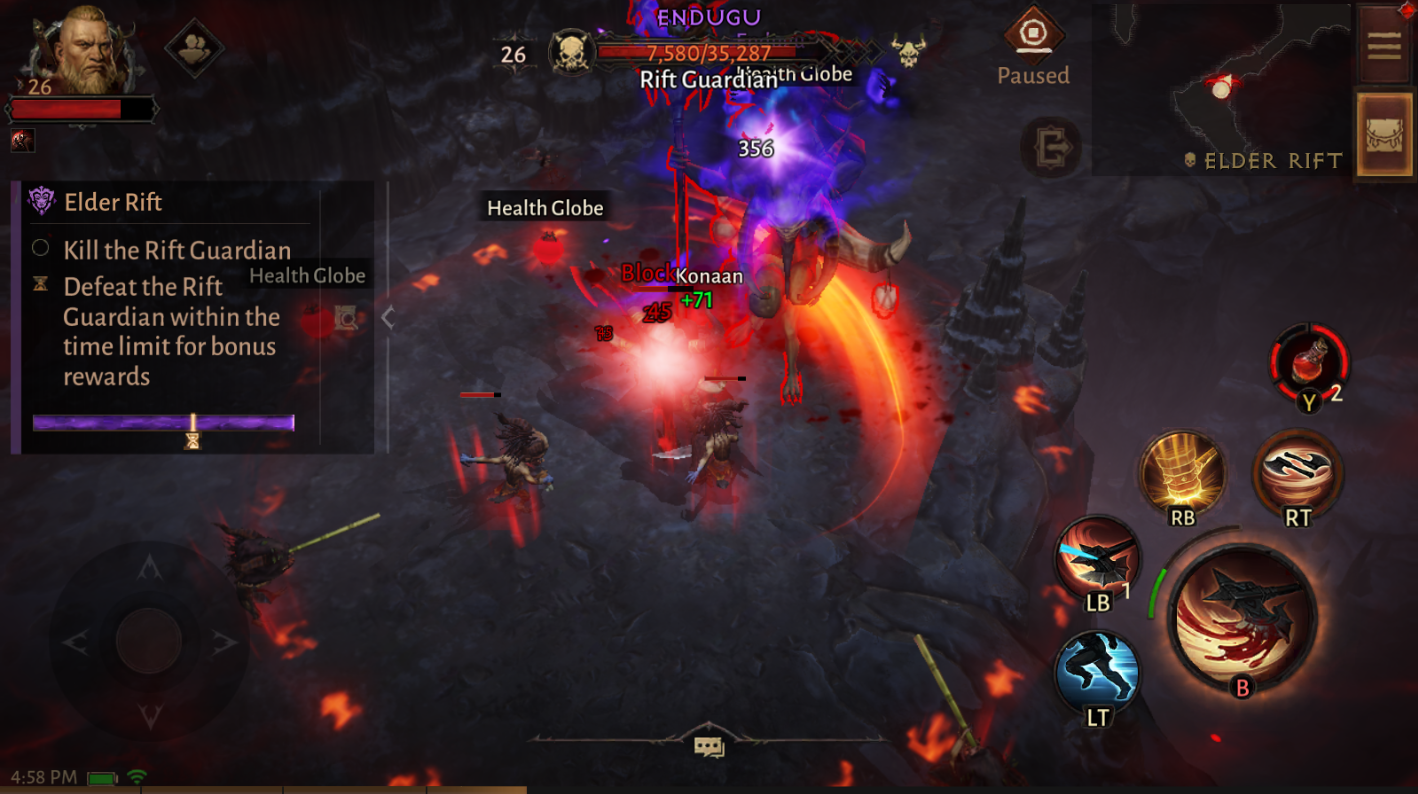
Task: Tap the virtual movement joystick
Action: (x=148, y=642)
